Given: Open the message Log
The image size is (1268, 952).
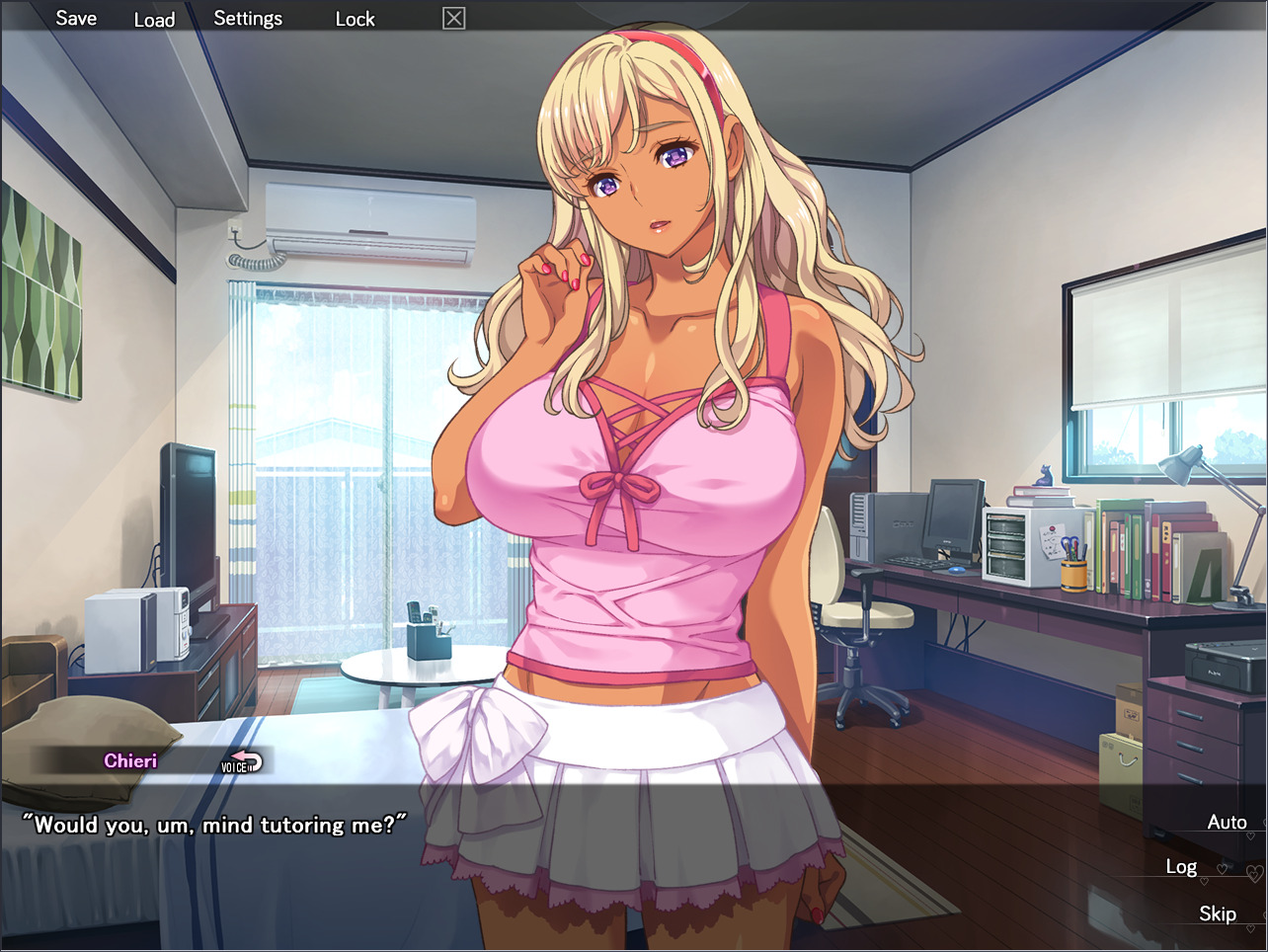Looking at the screenshot, I should tap(1182, 866).
